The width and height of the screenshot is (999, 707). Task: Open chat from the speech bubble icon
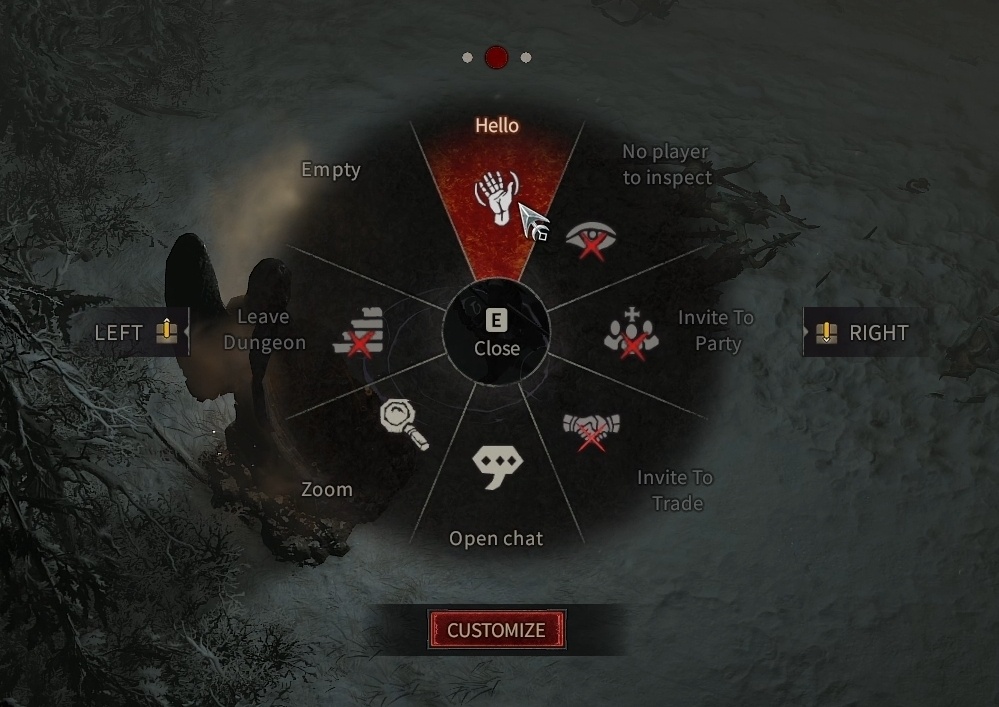[497, 466]
